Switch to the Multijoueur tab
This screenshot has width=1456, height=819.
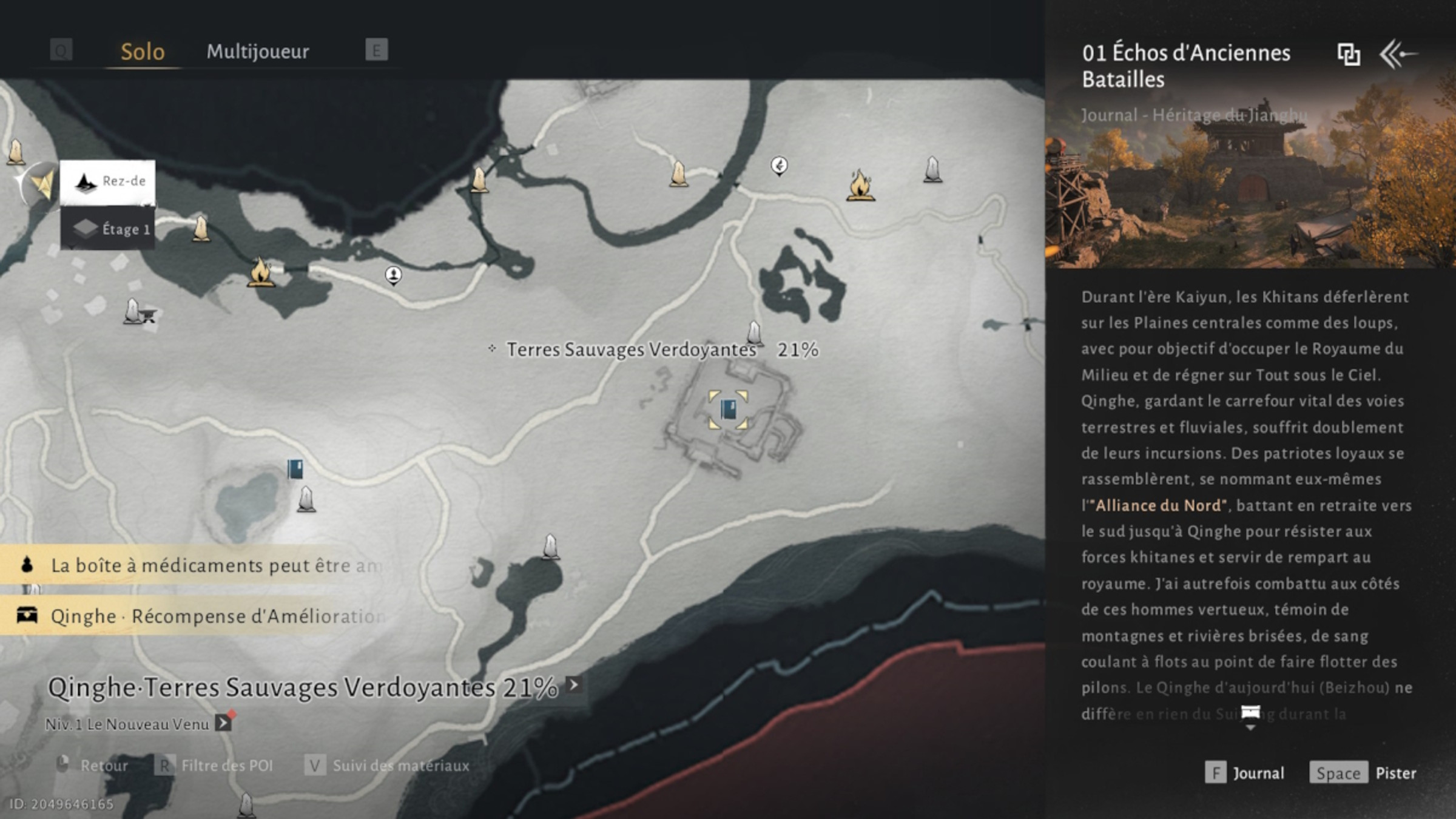258,52
